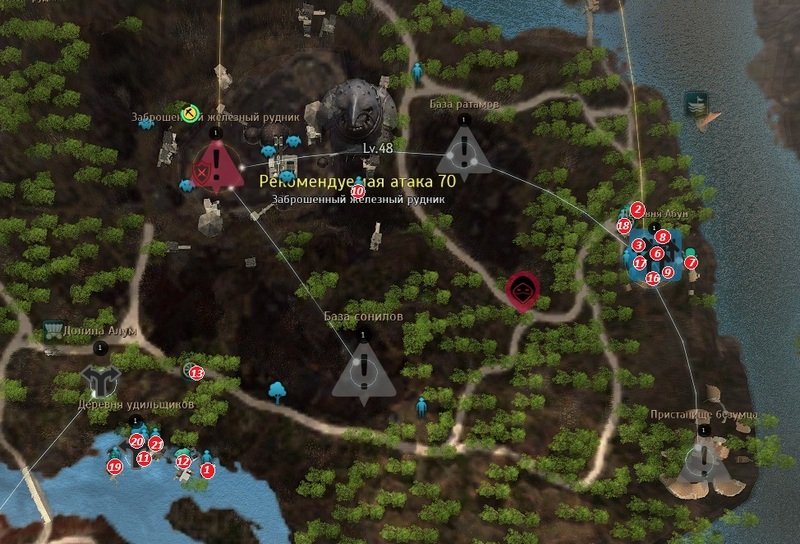
Task: Choose red numbered marker 1 near the shore
Action: [207, 468]
